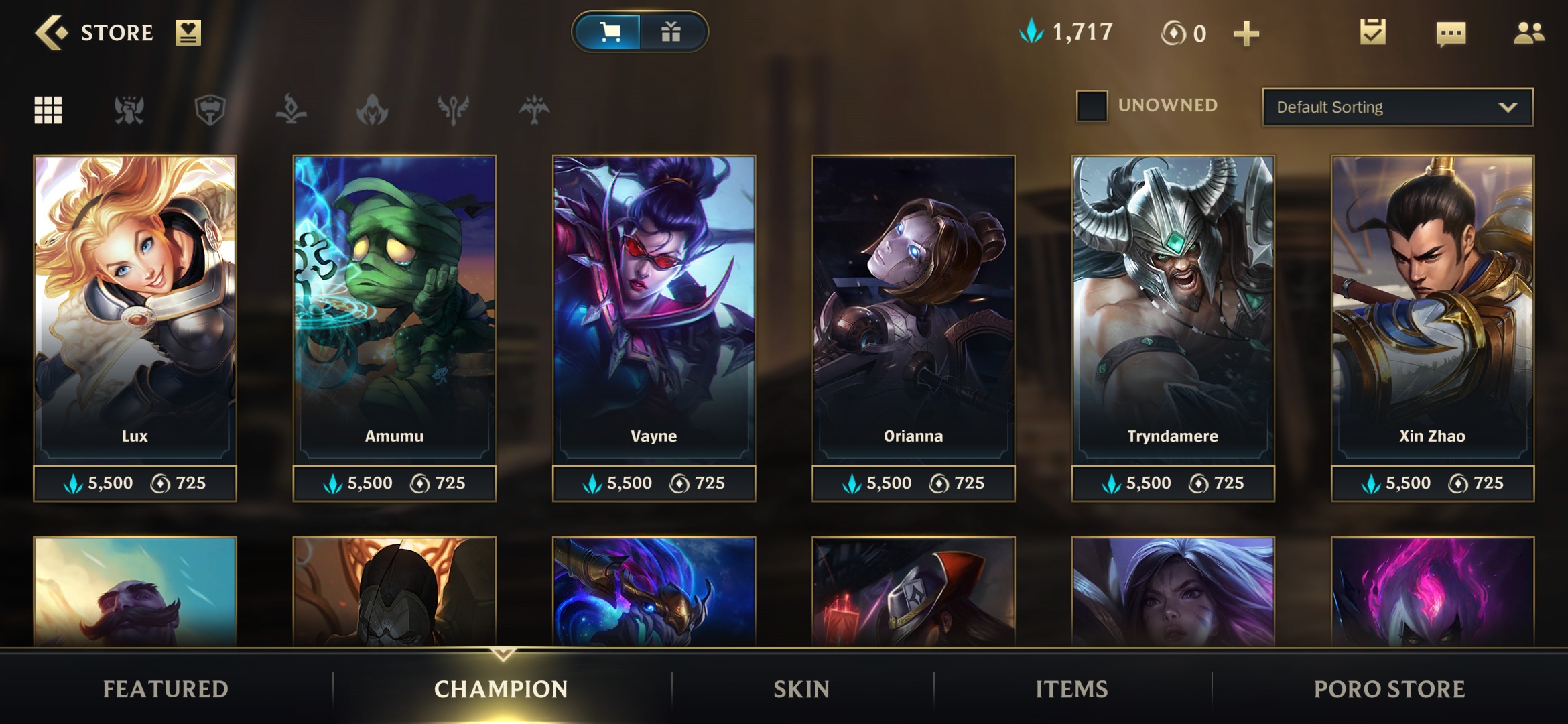Image resolution: width=1568 pixels, height=724 pixels.
Task: Open the Xin Zhao champion card
Action: [1432, 308]
